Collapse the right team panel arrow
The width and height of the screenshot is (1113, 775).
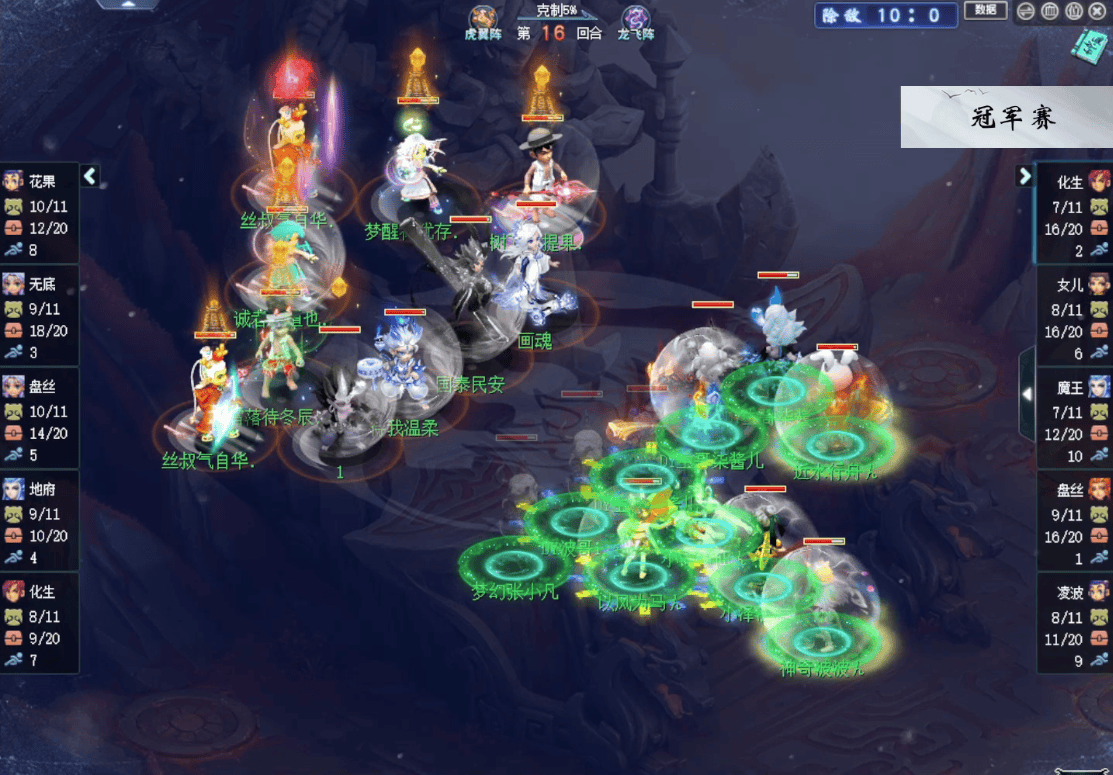point(1024,176)
